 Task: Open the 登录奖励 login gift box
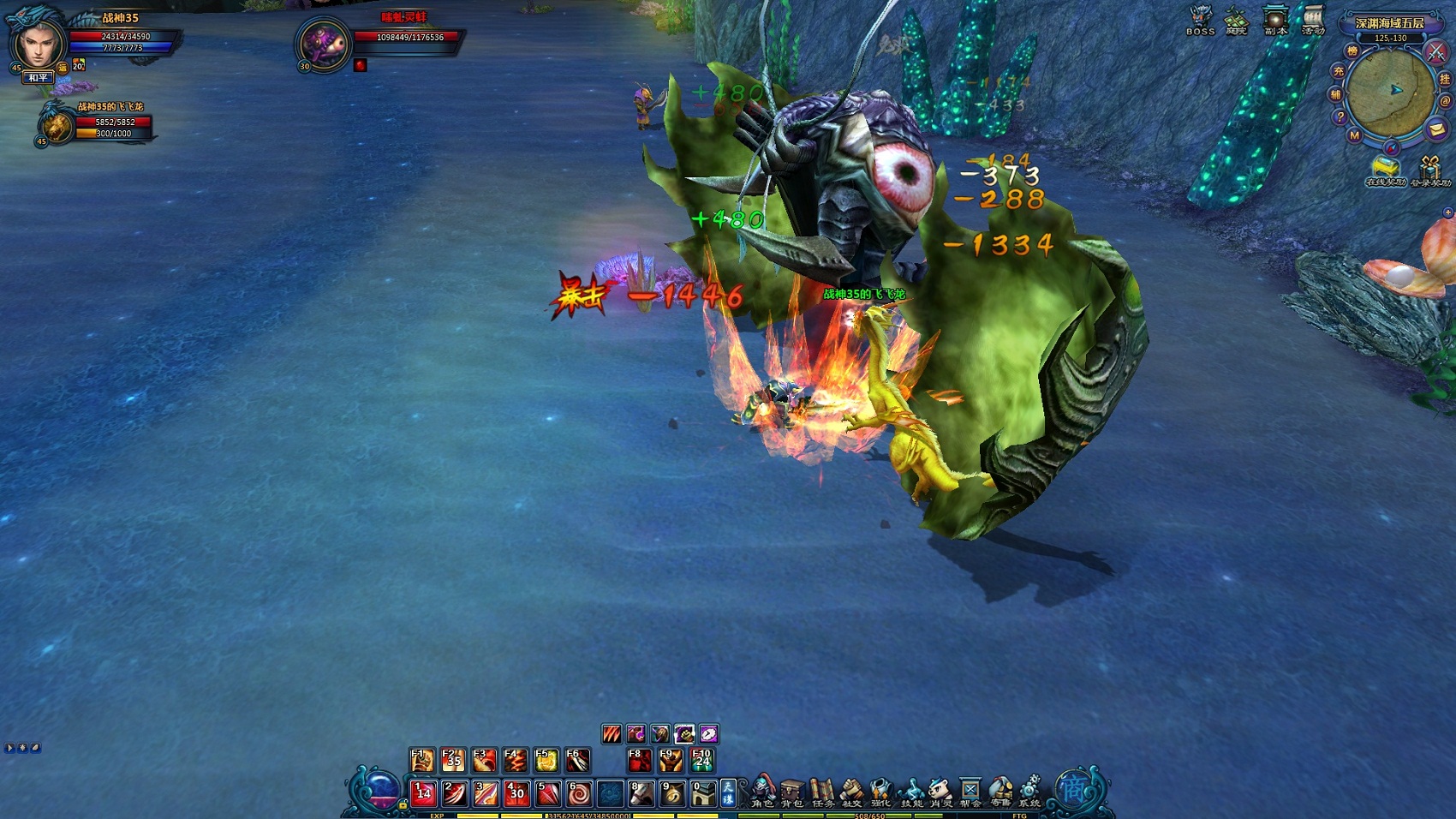(x=1430, y=169)
